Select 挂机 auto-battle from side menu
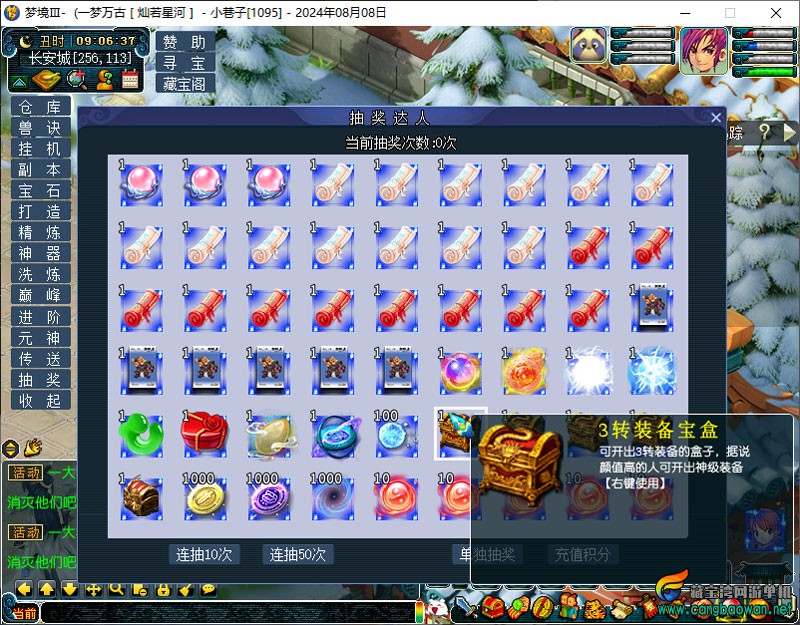The image size is (800, 625). [40, 148]
